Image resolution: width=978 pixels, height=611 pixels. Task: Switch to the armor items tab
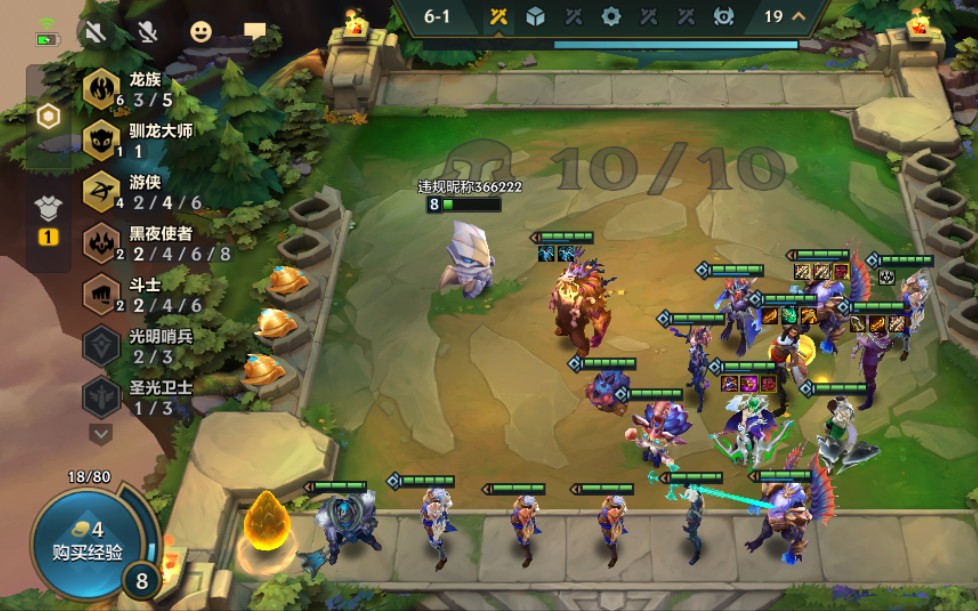pyautogui.click(x=48, y=208)
